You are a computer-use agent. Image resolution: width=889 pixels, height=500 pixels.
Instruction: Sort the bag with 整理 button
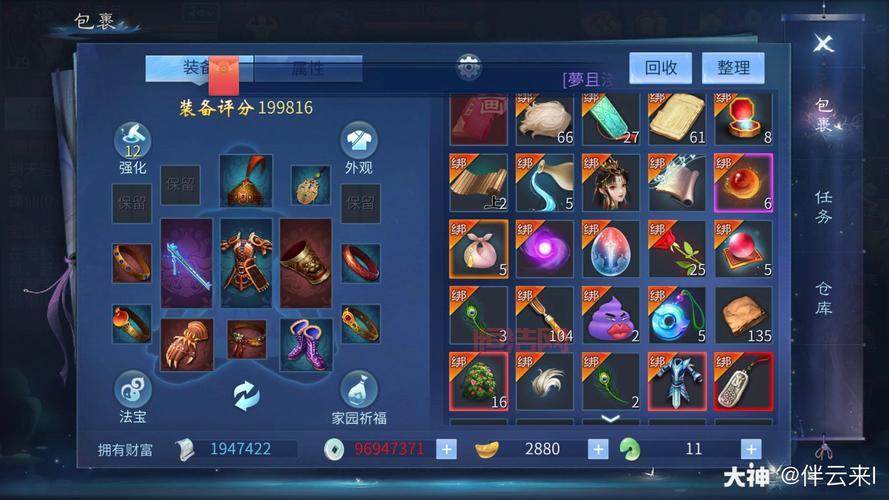(733, 68)
